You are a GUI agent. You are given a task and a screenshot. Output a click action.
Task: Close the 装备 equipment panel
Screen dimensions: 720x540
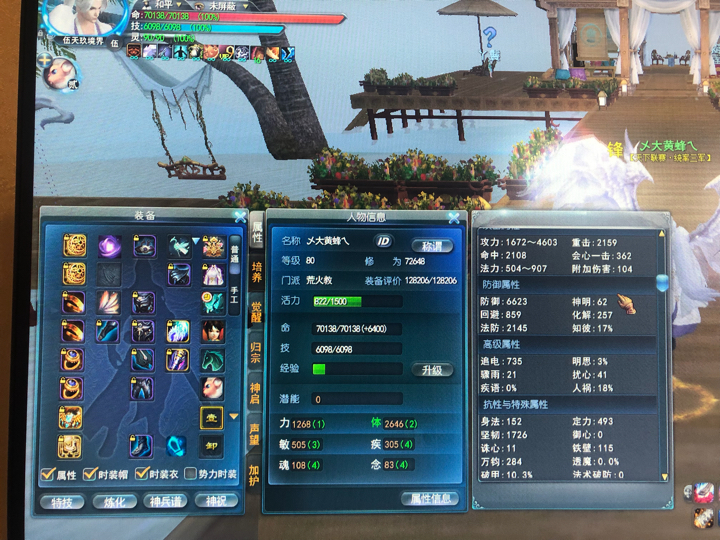[x=240, y=215]
